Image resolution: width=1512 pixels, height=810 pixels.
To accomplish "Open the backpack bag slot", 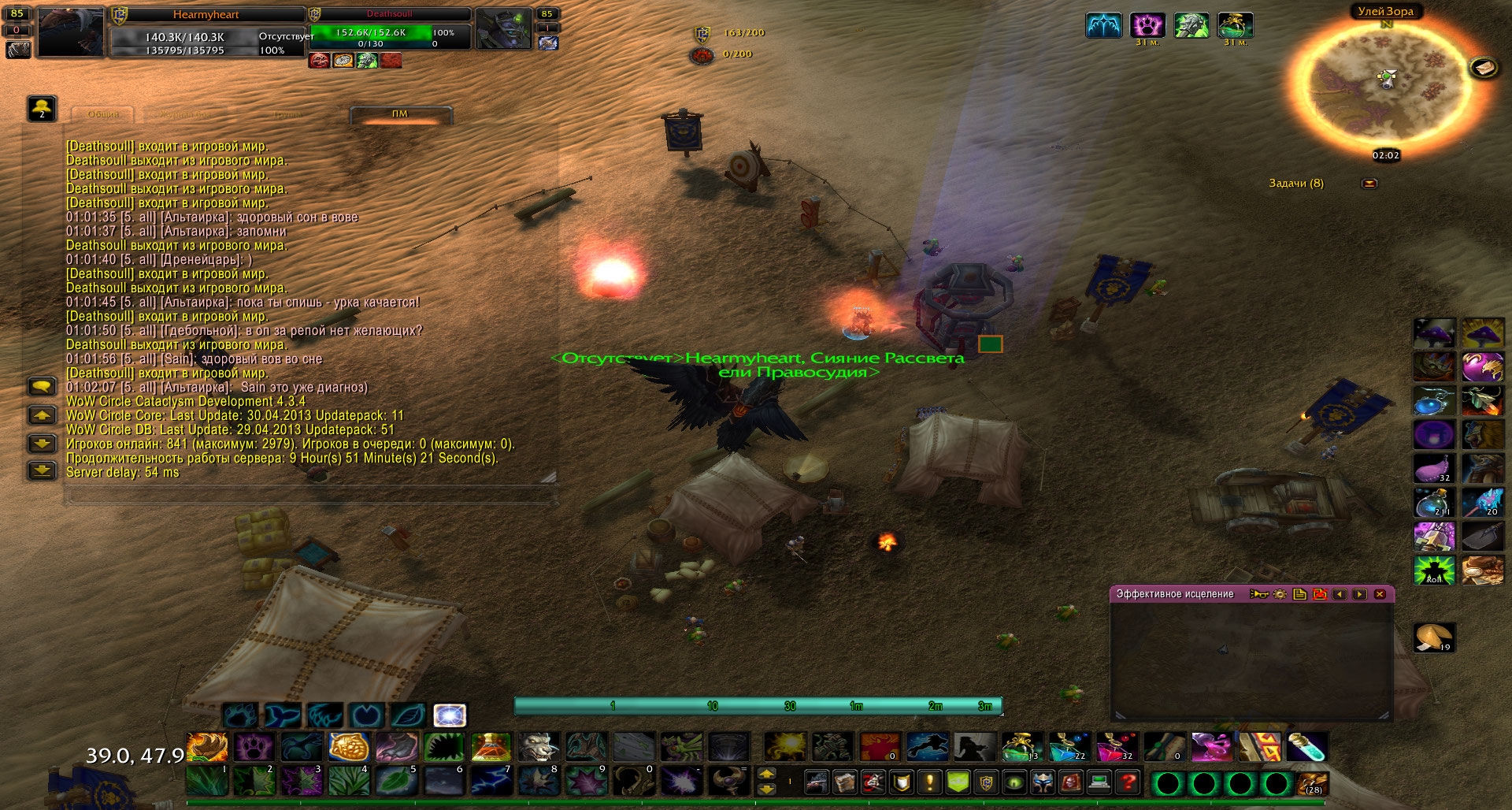I will pyautogui.click(x=1313, y=784).
